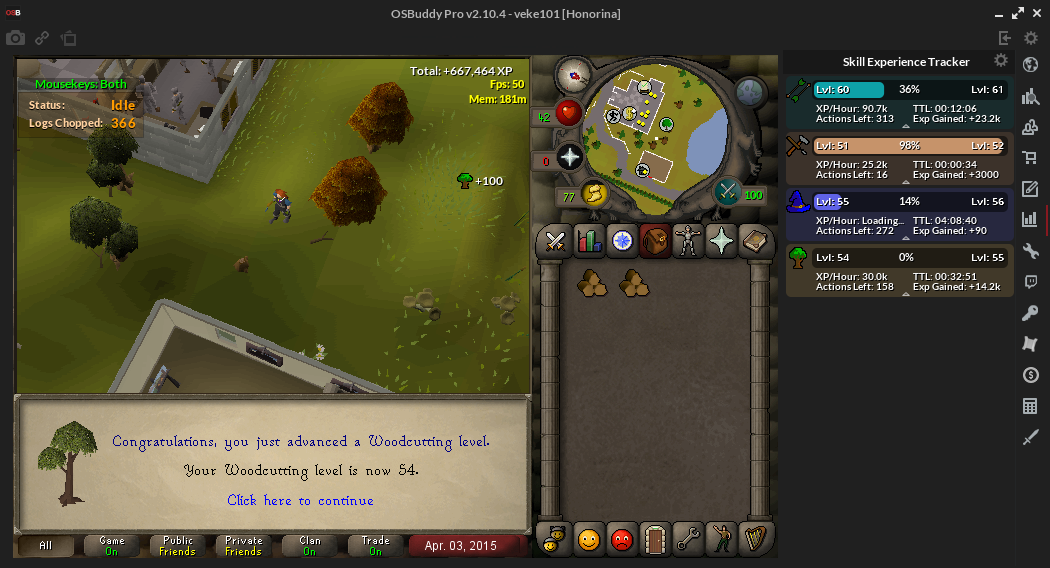
Task: Toggle the Public chat filter
Action: 177,546
